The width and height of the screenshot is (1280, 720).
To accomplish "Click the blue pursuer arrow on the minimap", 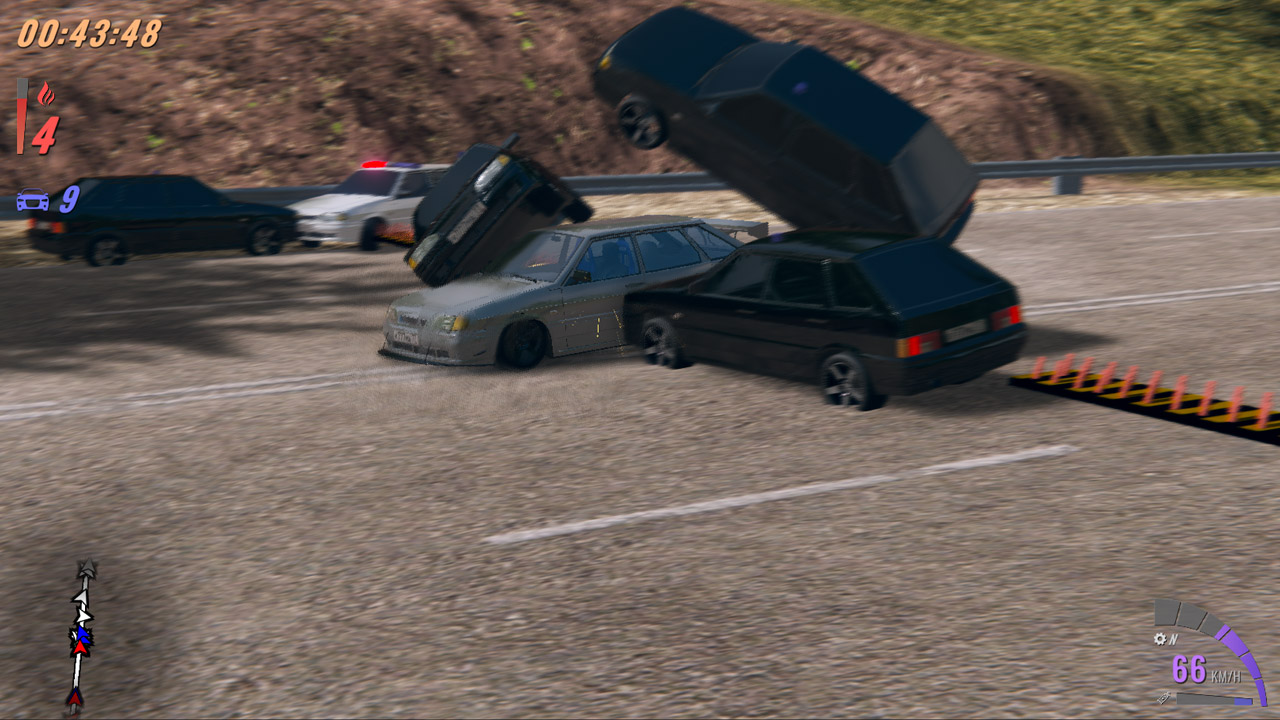I will pos(81,635).
